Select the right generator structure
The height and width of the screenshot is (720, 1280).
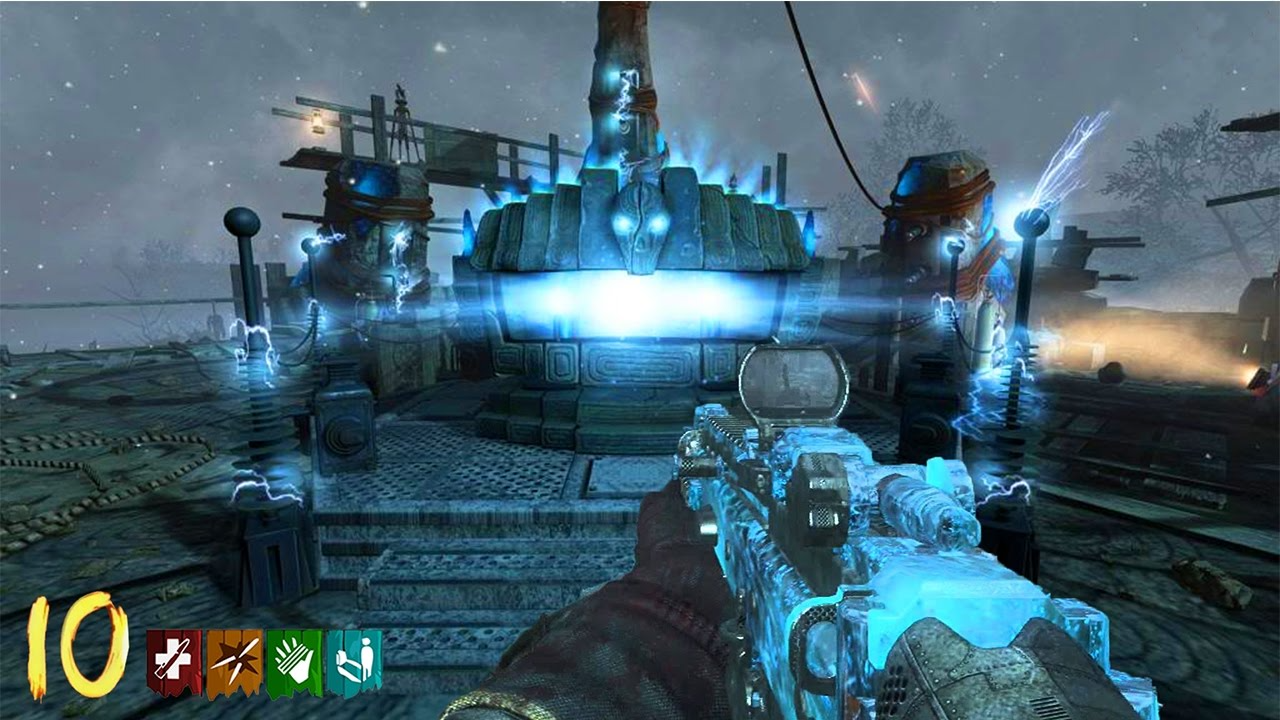935,220
